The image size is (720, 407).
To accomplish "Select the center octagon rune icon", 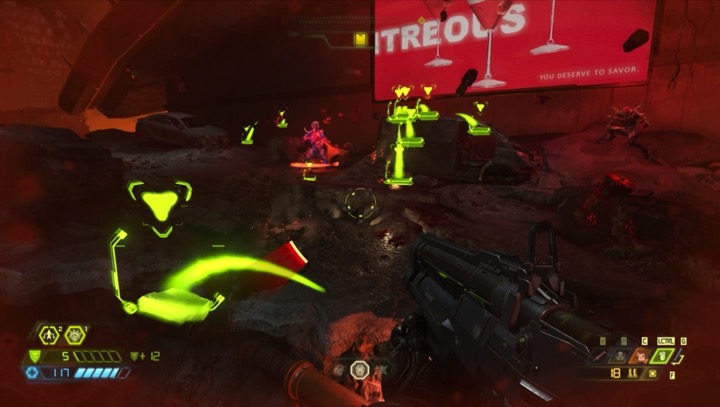I will [360, 370].
